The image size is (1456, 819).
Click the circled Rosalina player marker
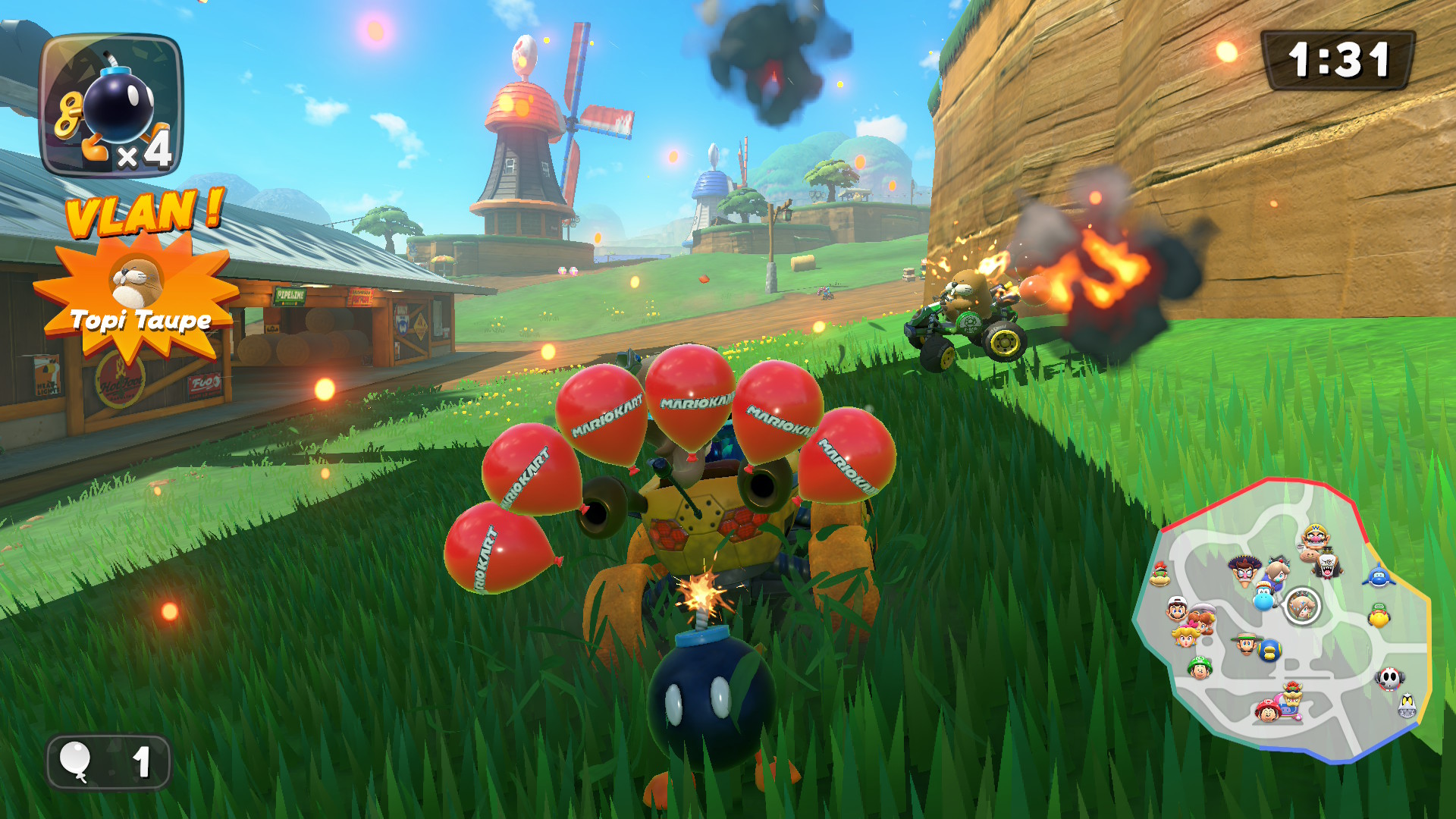point(1303,605)
